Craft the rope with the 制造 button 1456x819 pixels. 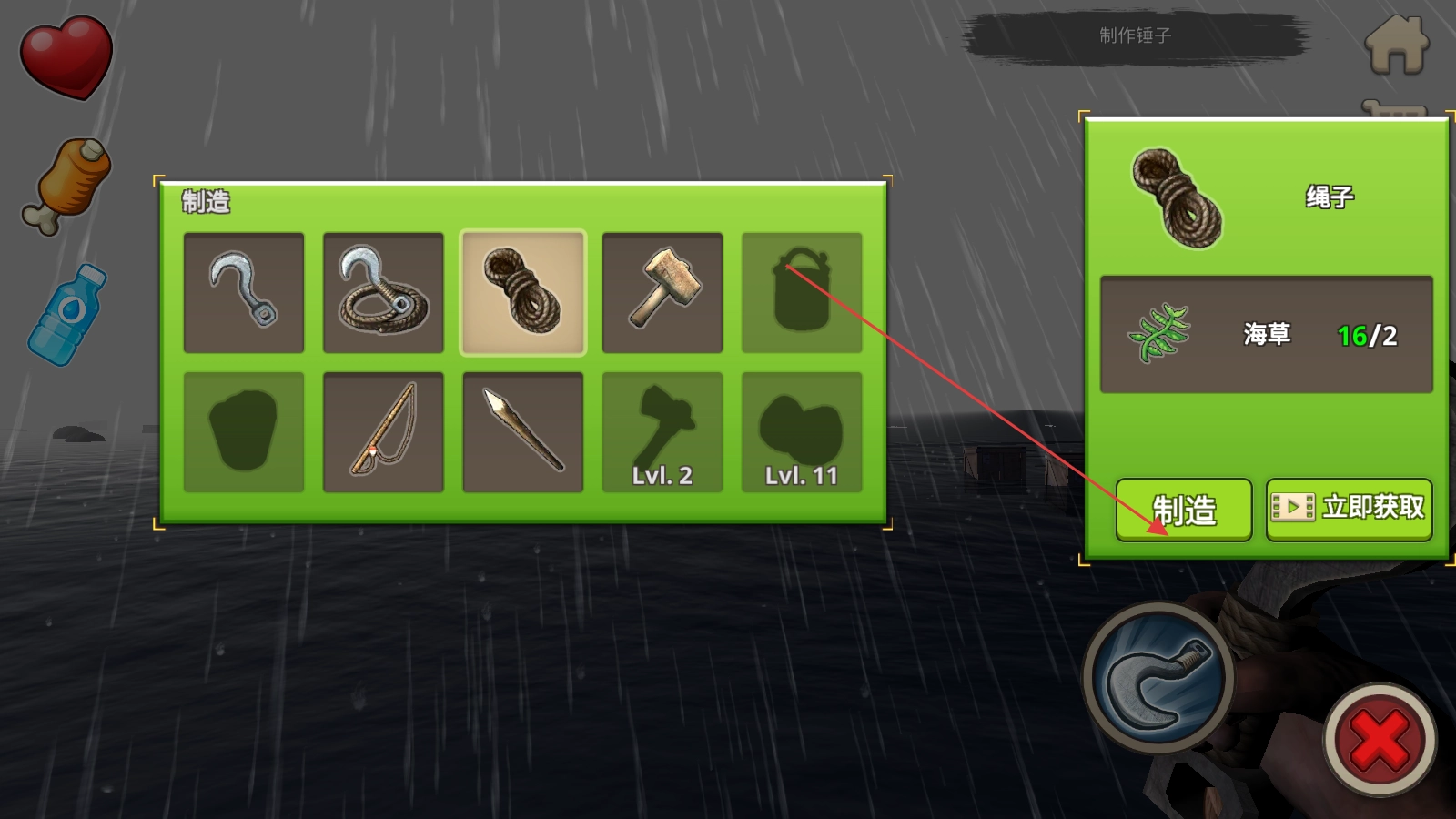click(1183, 510)
